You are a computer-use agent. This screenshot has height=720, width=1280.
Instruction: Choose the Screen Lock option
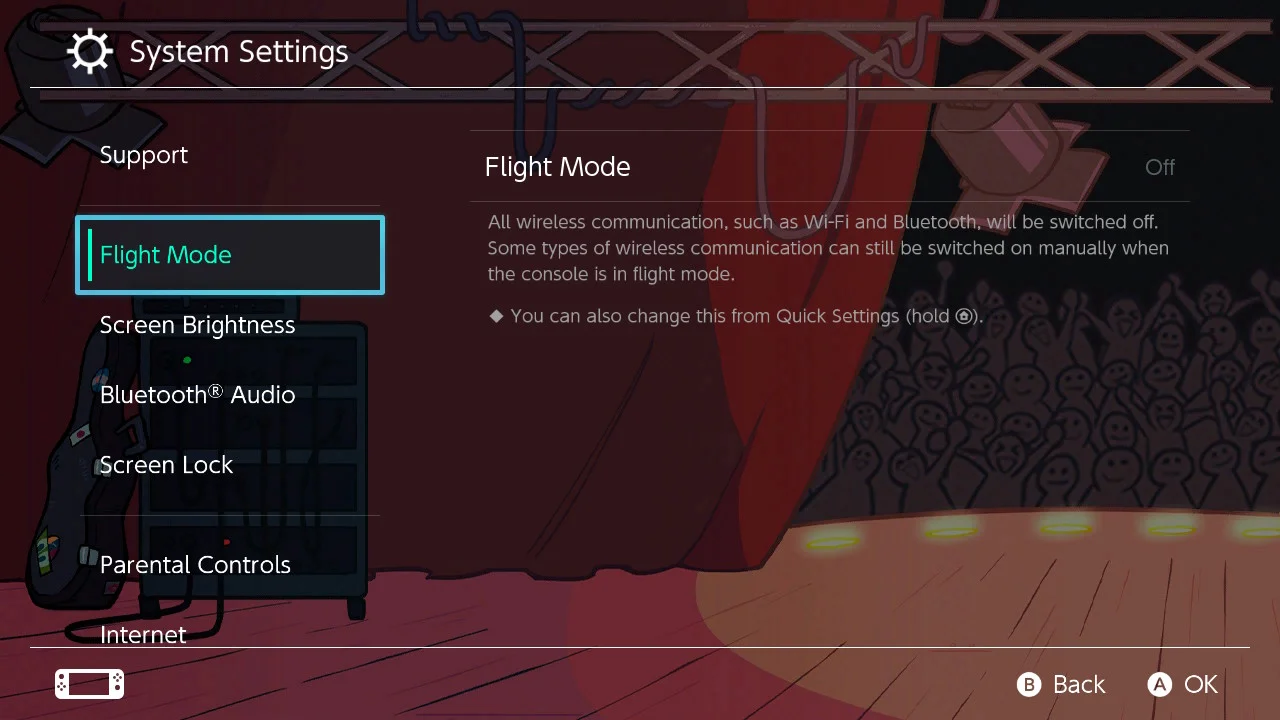[x=167, y=465]
